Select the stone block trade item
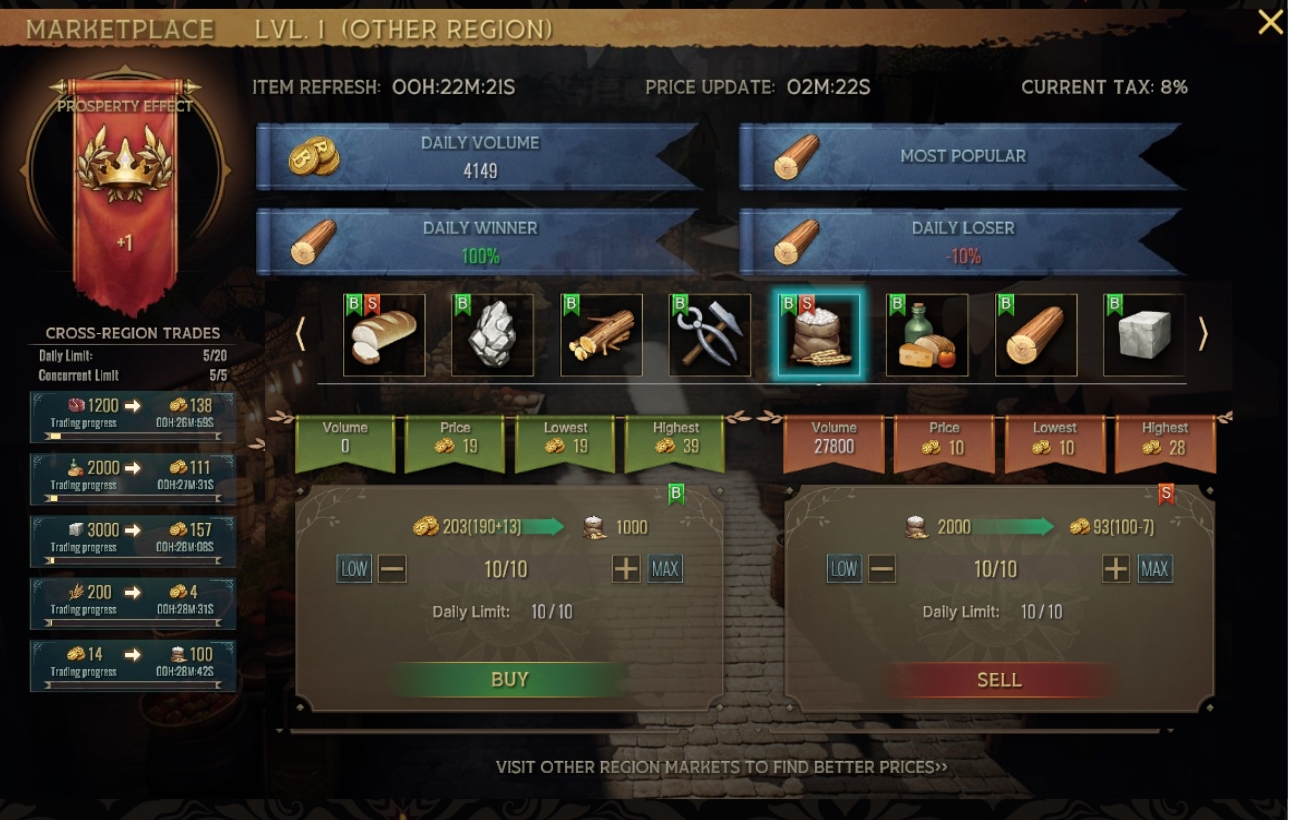This screenshot has height=820, width=1290. point(1144,335)
